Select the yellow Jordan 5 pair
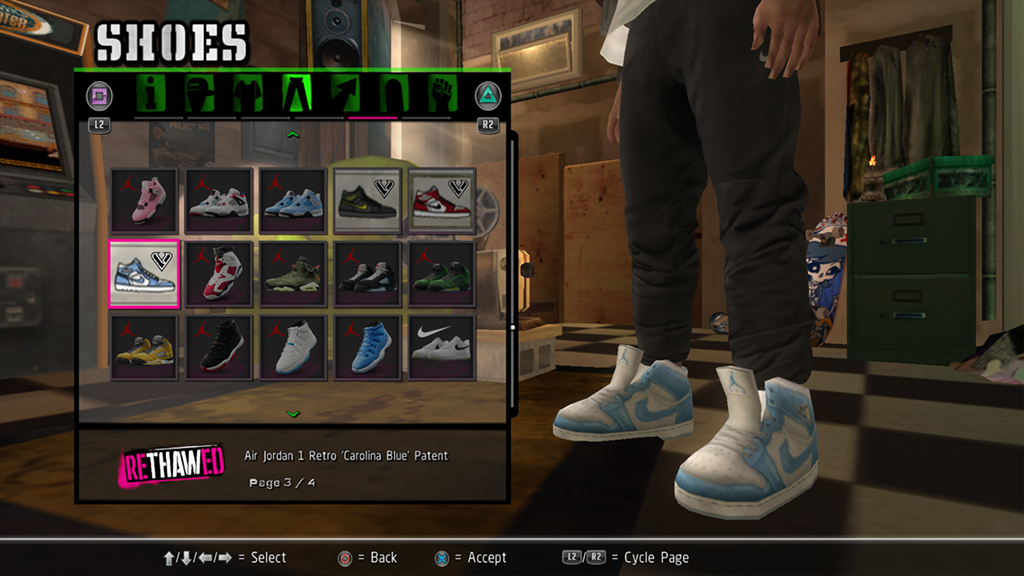This screenshot has width=1024, height=576. (144, 347)
